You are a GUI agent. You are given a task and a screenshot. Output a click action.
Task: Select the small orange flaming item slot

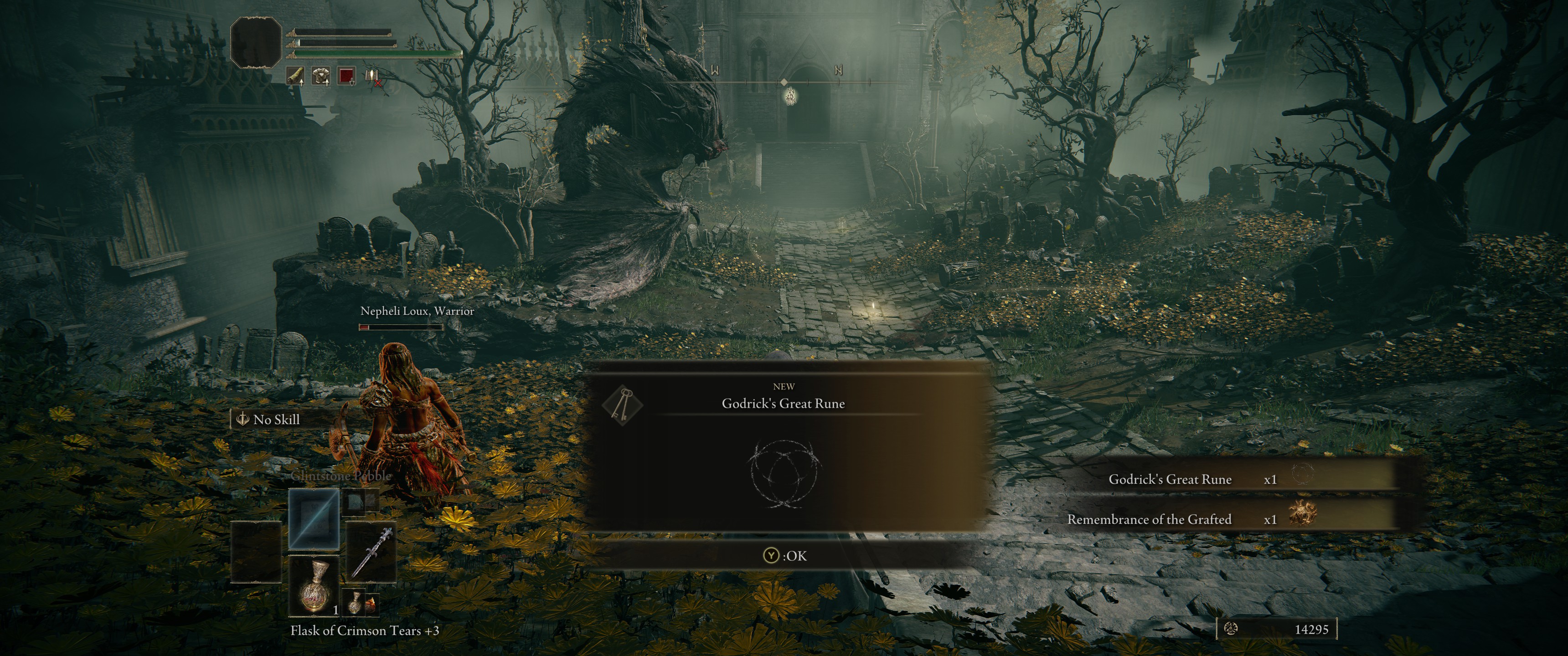tap(370, 603)
